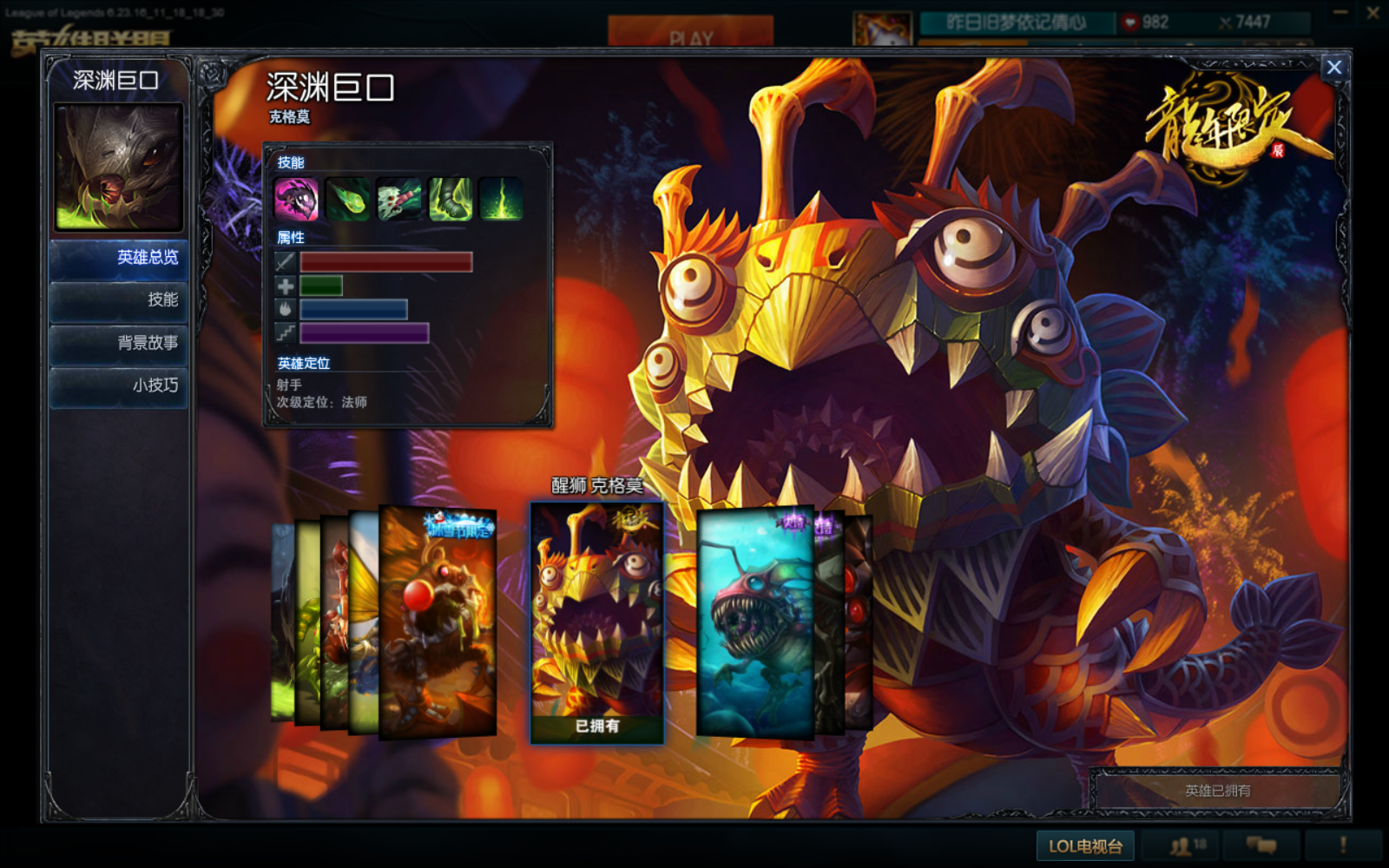
Task: Switch to the 英雄总览 overview tab
Action: (x=119, y=258)
